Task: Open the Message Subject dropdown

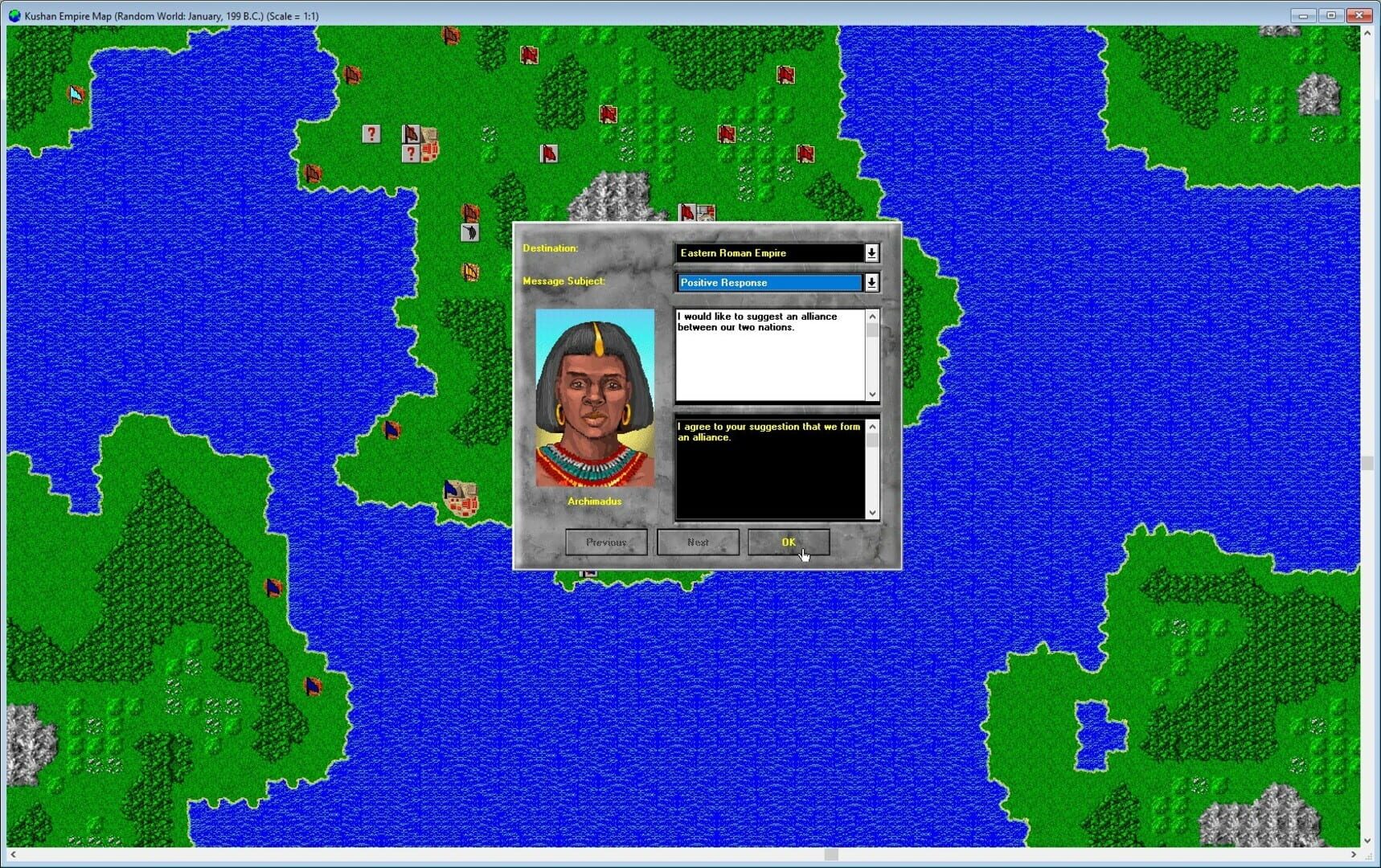Action: 871,282
